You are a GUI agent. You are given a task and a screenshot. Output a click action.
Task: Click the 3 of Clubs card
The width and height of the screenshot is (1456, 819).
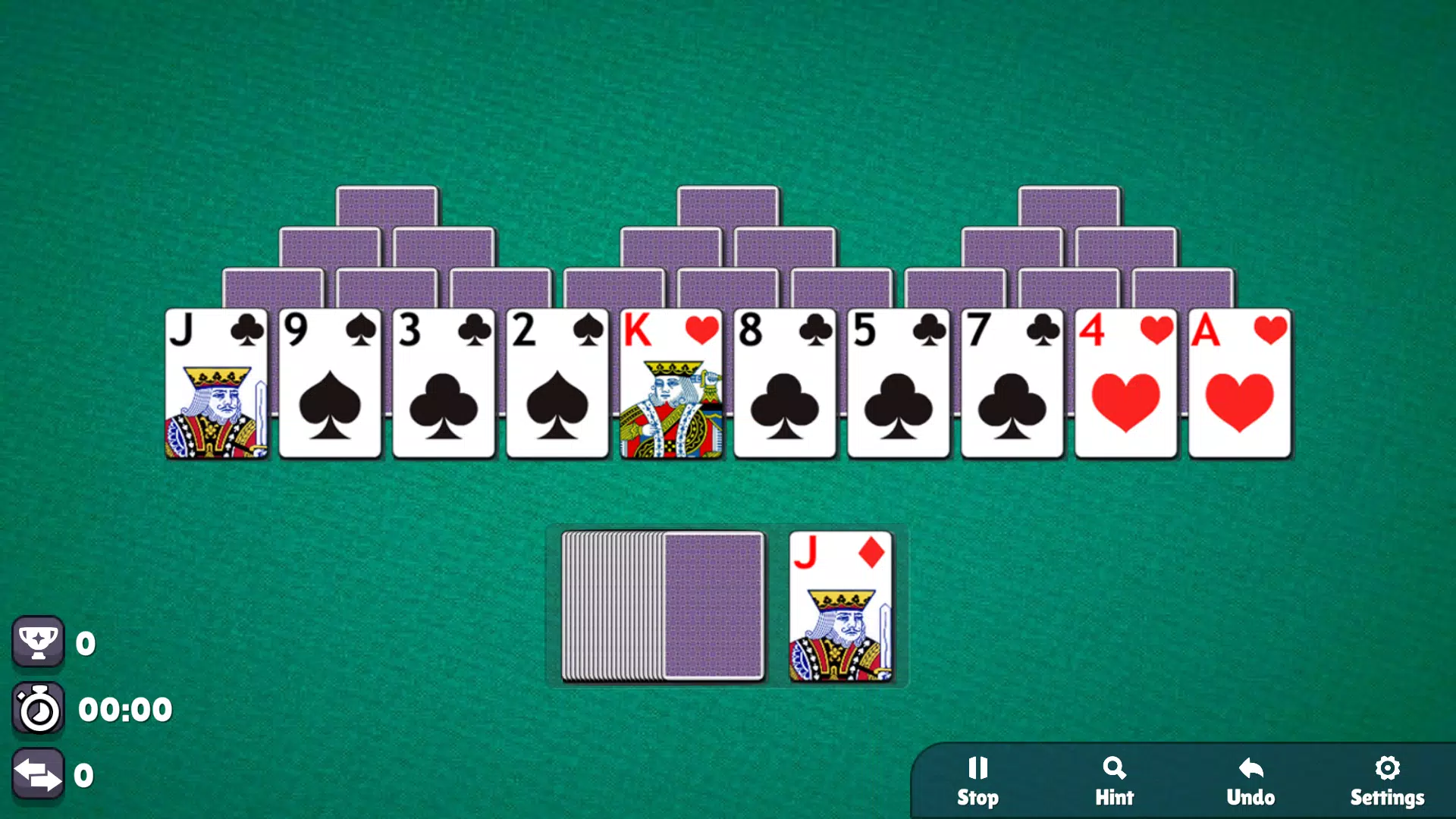pos(444,383)
